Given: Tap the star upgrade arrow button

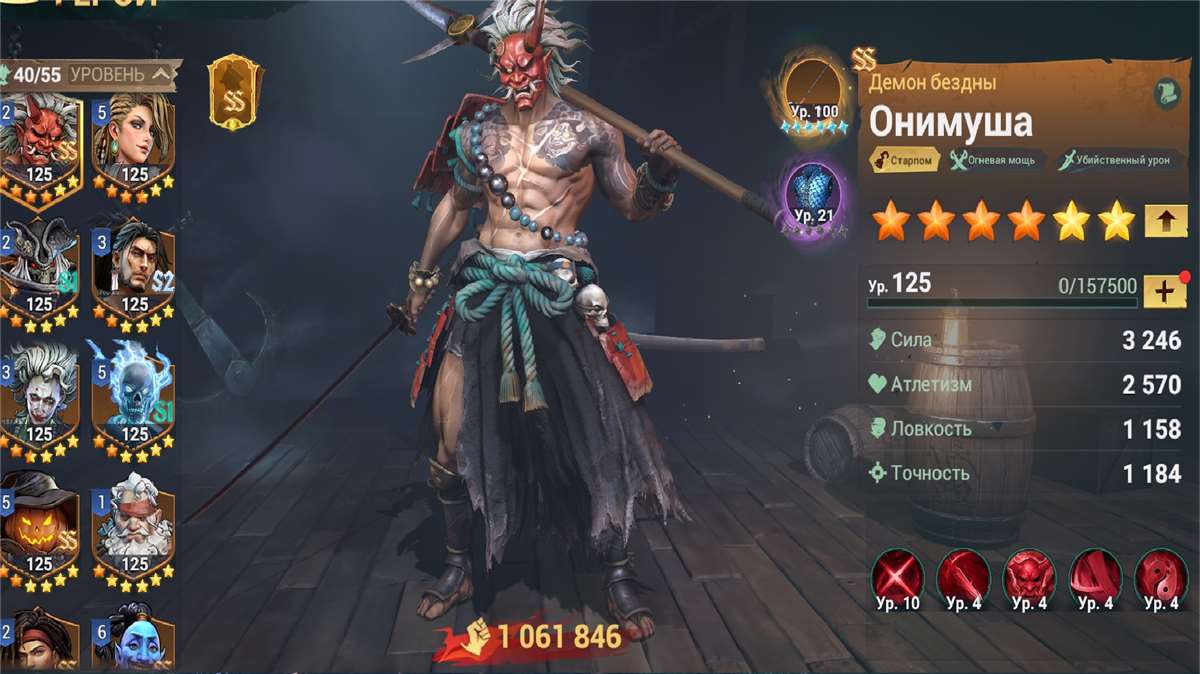Looking at the screenshot, I should point(1164,220).
